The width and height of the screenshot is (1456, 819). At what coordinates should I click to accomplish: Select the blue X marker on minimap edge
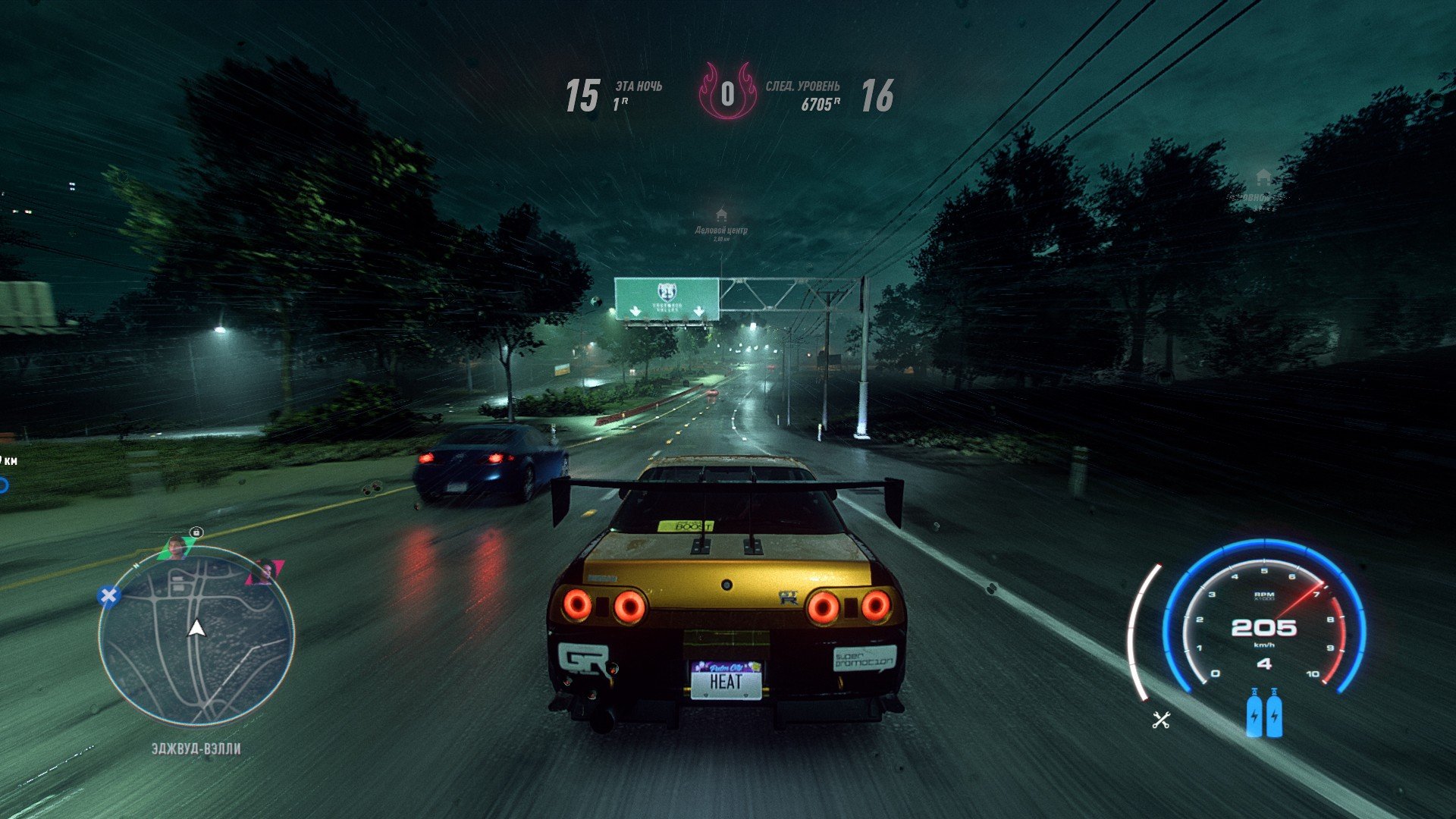(108, 596)
